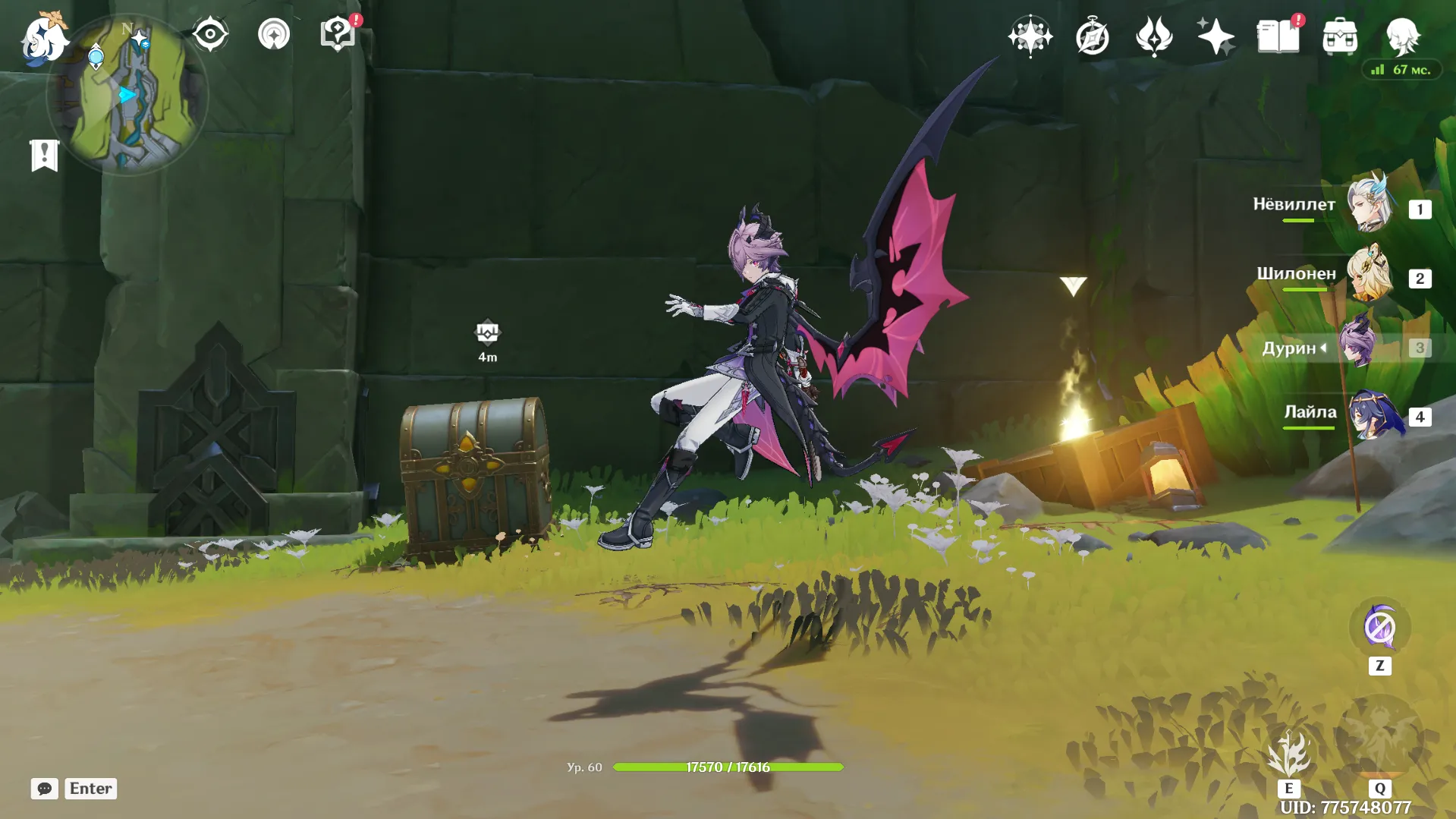Open the character profile head icon
The image size is (1456, 819).
pos(1402,36)
